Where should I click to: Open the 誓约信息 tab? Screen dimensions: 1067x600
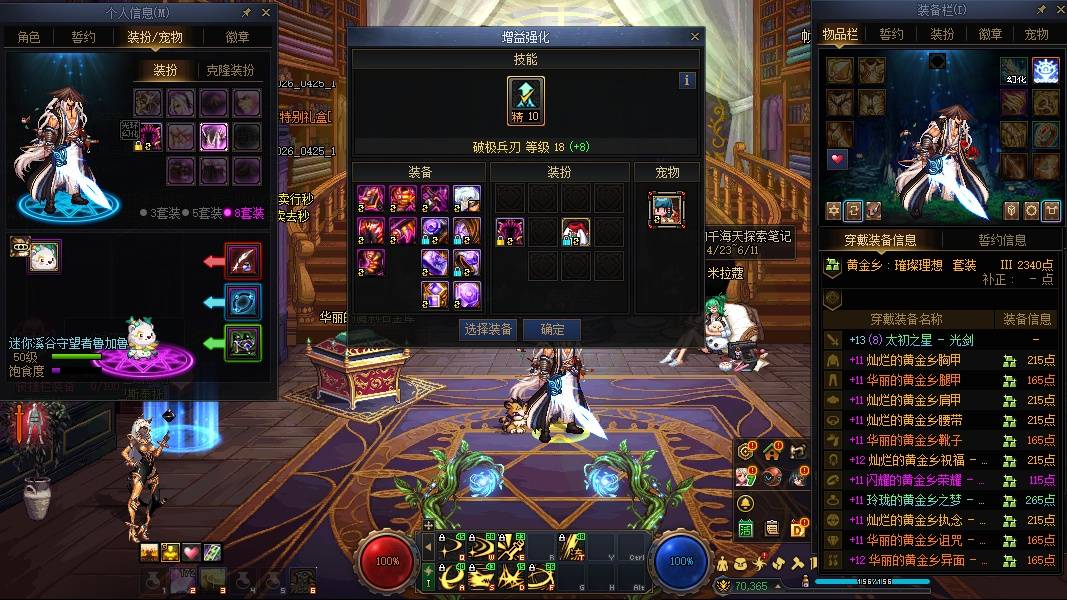[x=1001, y=240]
